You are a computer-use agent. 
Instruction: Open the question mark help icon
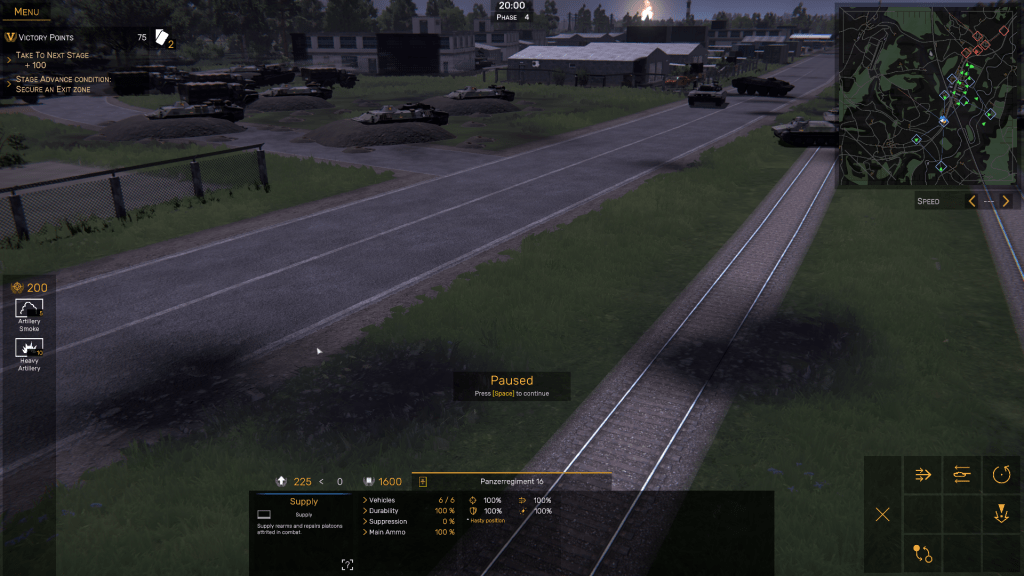[x=347, y=565]
